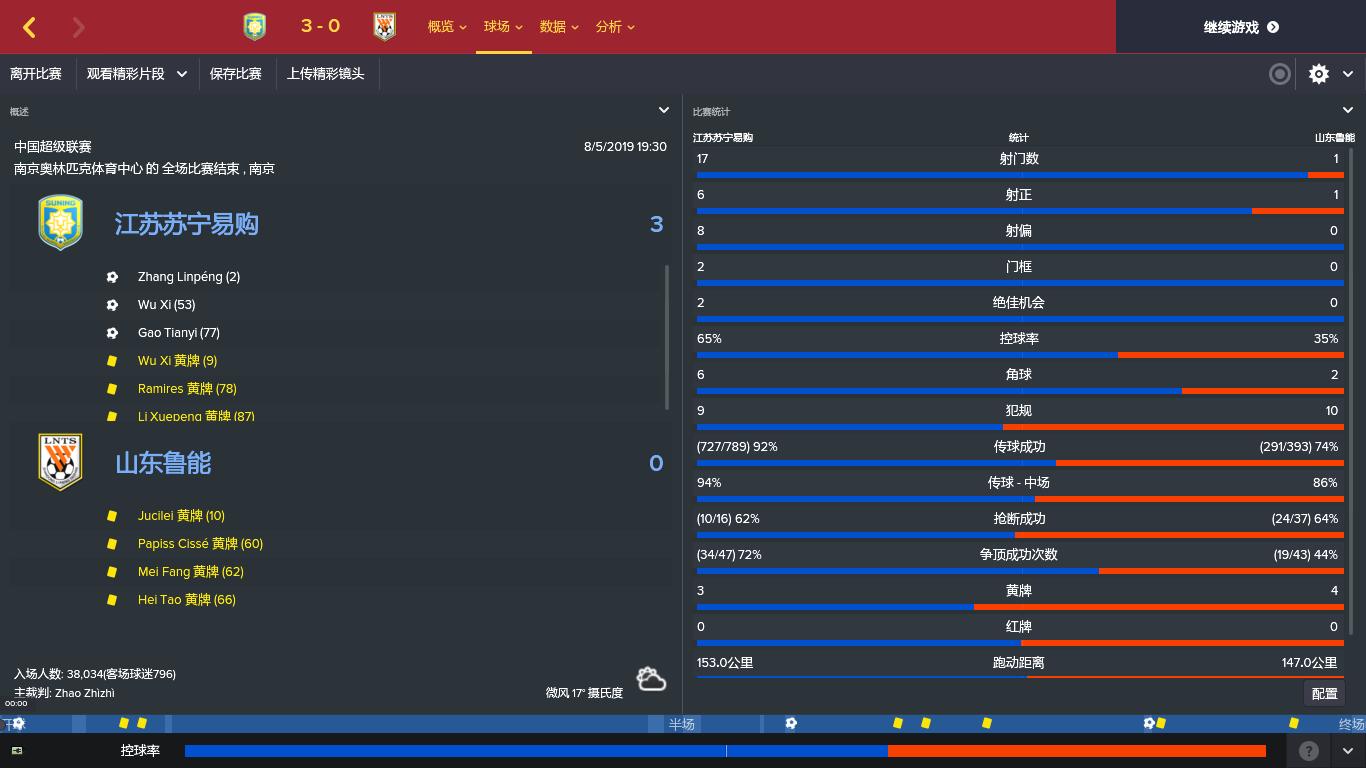Collapse the 概述 overview panel

(x=663, y=111)
